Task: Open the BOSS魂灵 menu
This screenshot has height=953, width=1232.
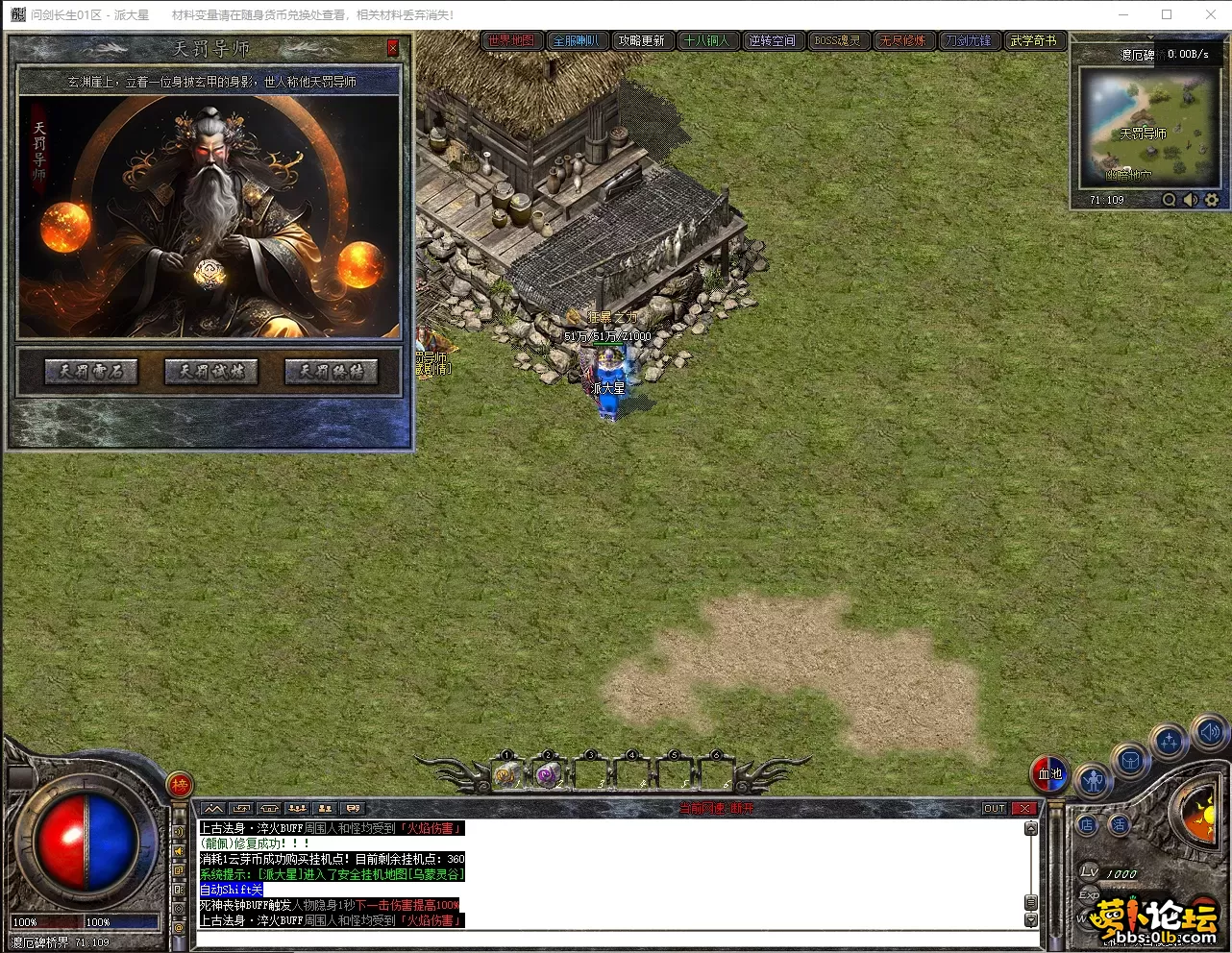Action: (837, 40)
